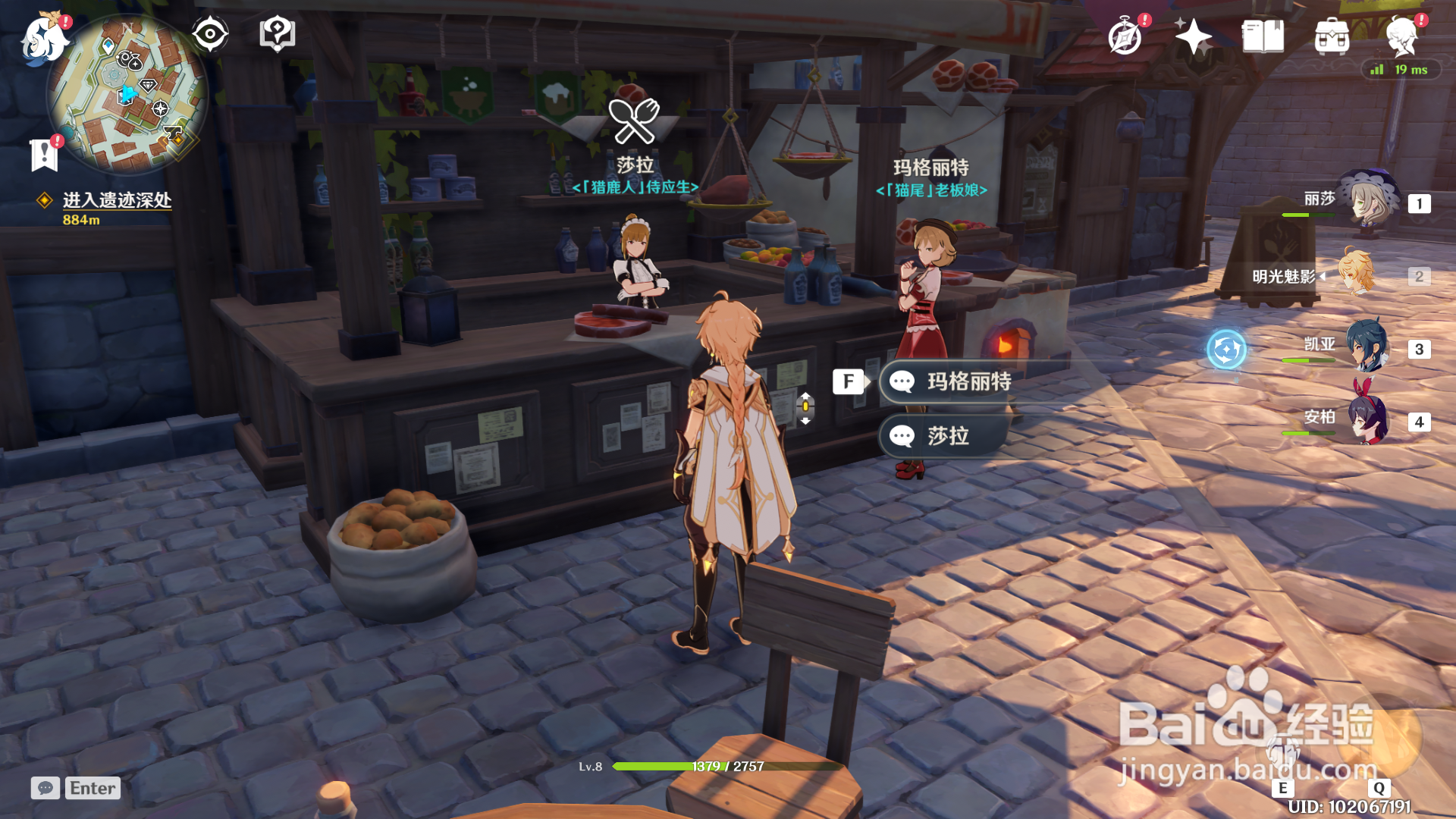Open the wish star icon

(1193, 36)
